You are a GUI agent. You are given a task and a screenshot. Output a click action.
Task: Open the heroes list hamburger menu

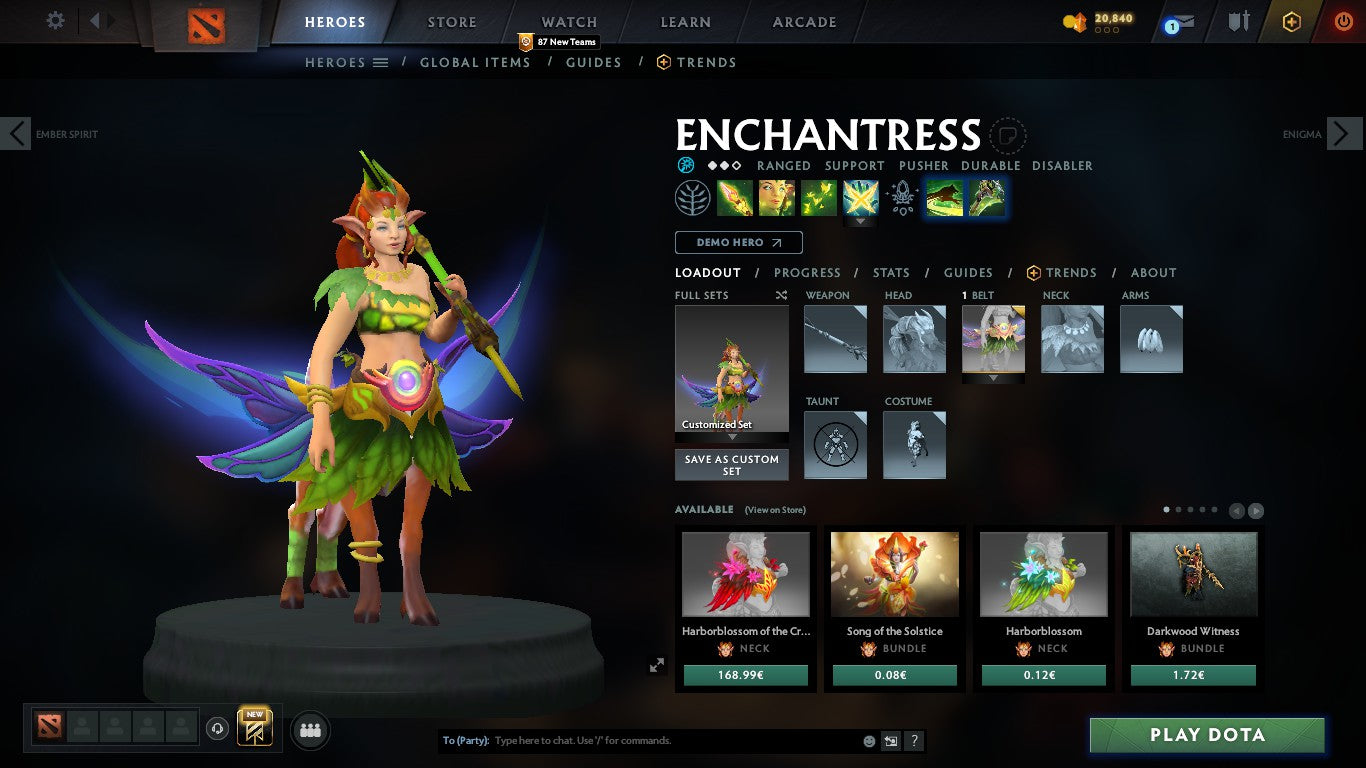378,62
